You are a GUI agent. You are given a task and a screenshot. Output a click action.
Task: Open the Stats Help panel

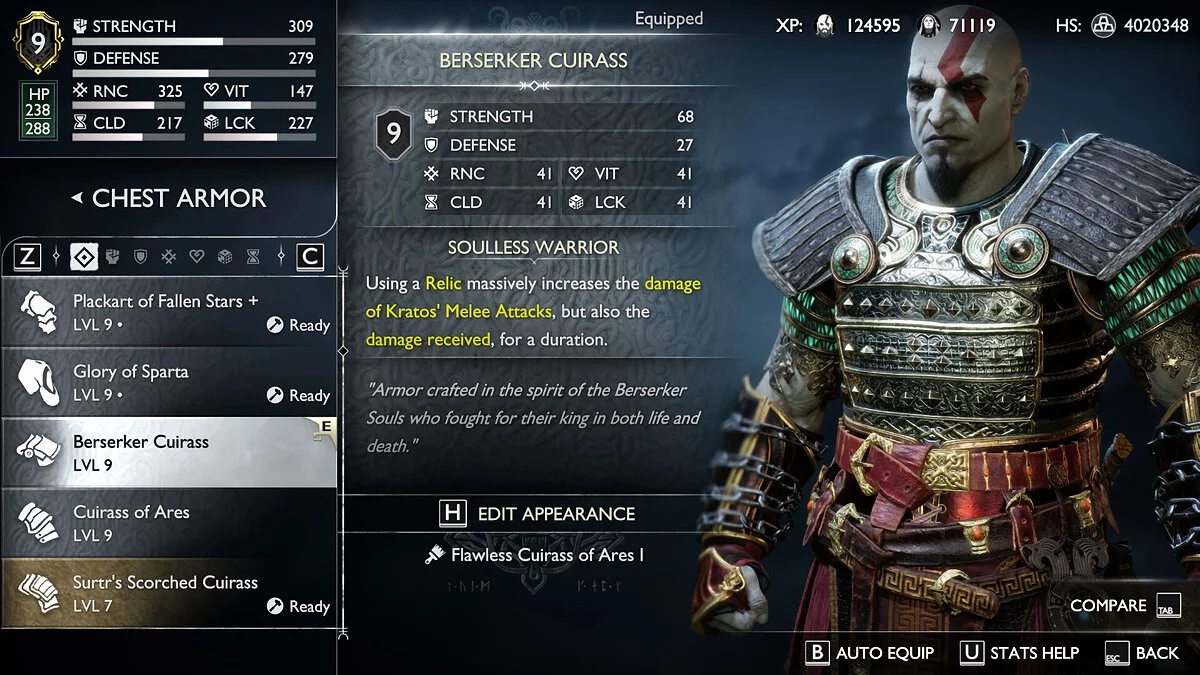(x=1020, y=653)
